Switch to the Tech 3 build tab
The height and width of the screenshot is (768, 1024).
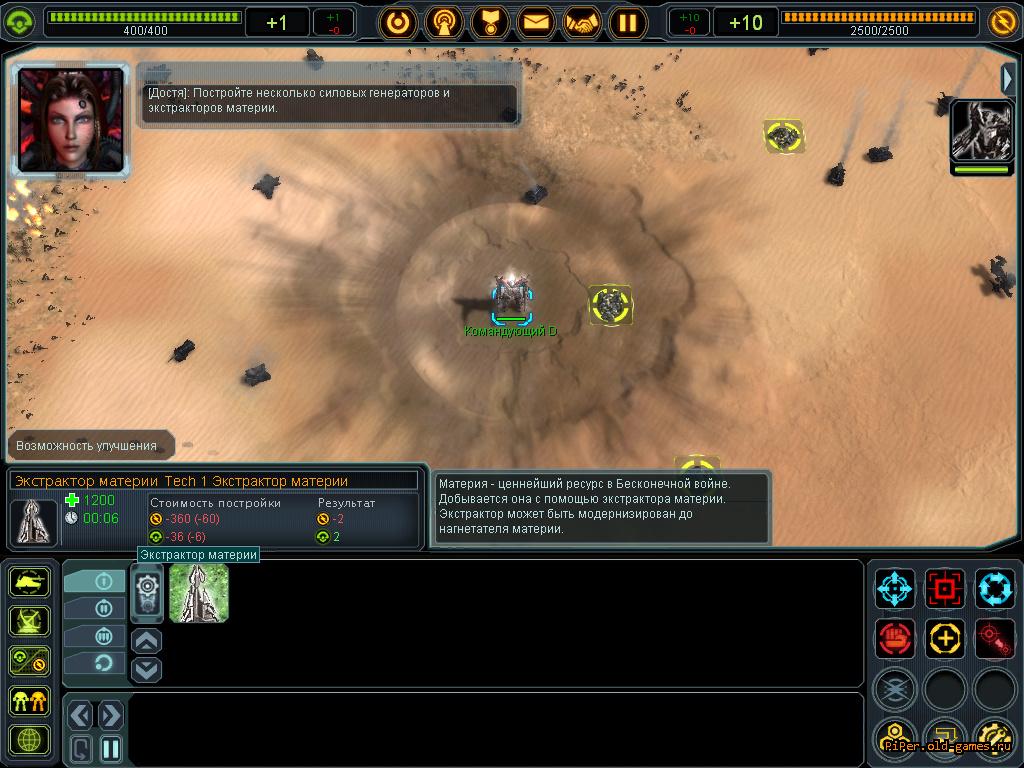[95, 635]
